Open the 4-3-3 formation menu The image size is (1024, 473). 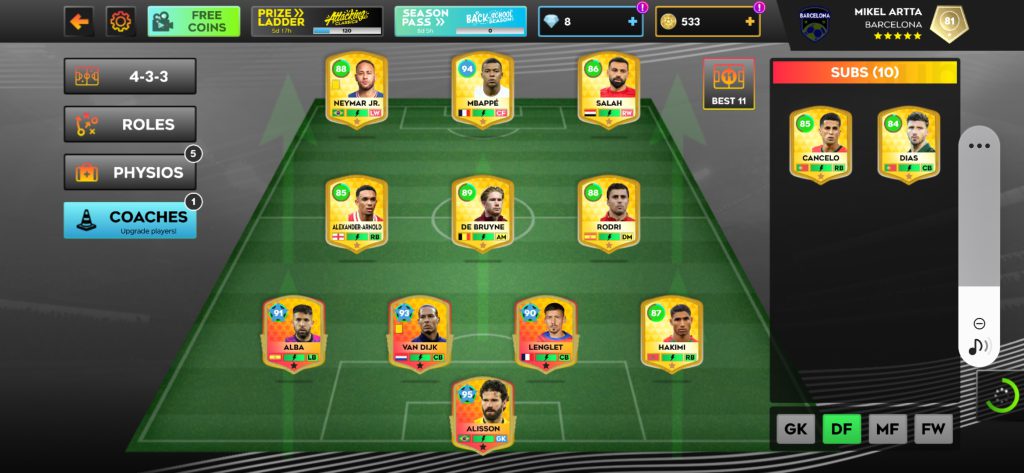(130, 76)
